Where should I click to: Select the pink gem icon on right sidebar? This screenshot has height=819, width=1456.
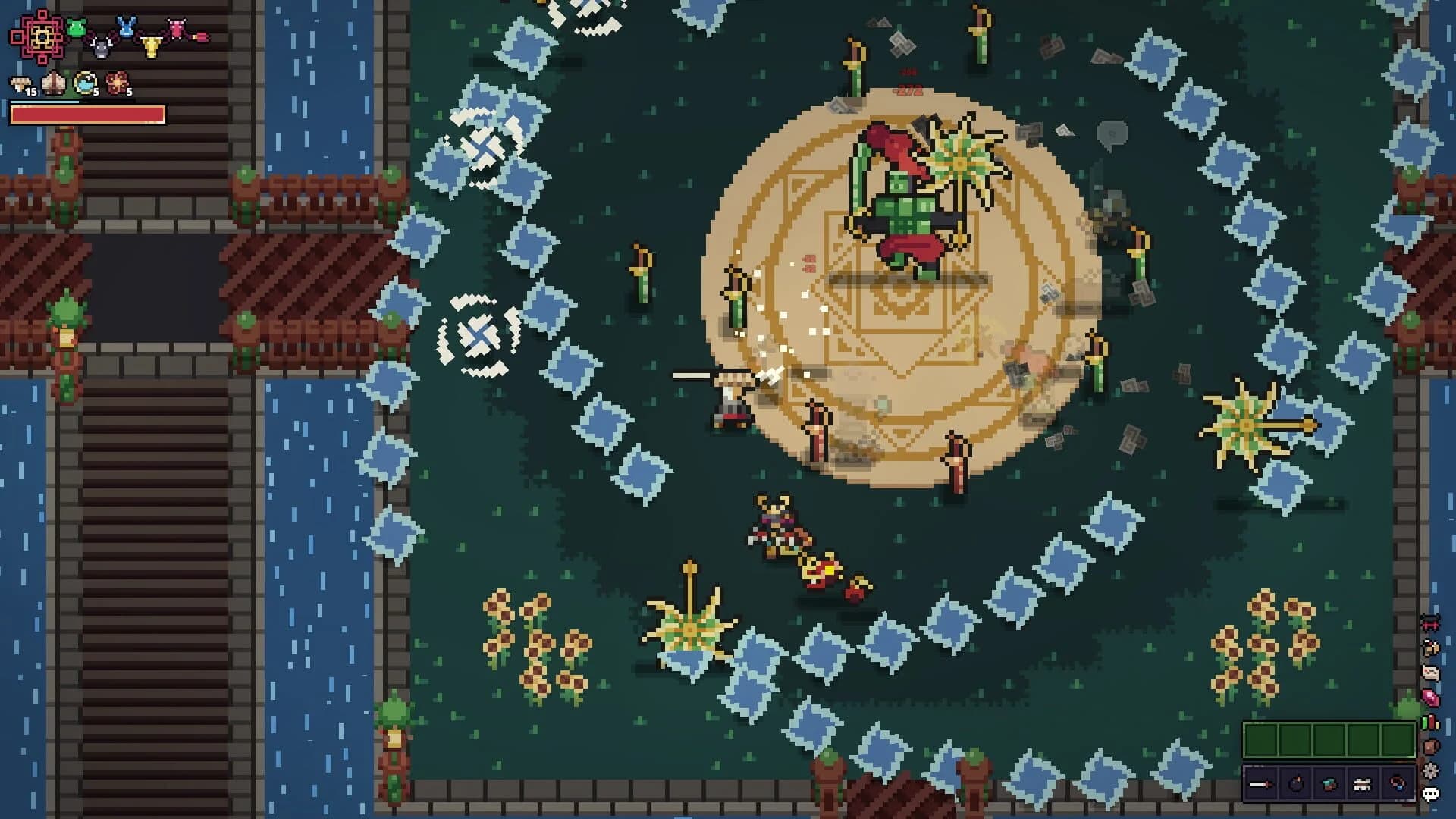pos(1430,697)
